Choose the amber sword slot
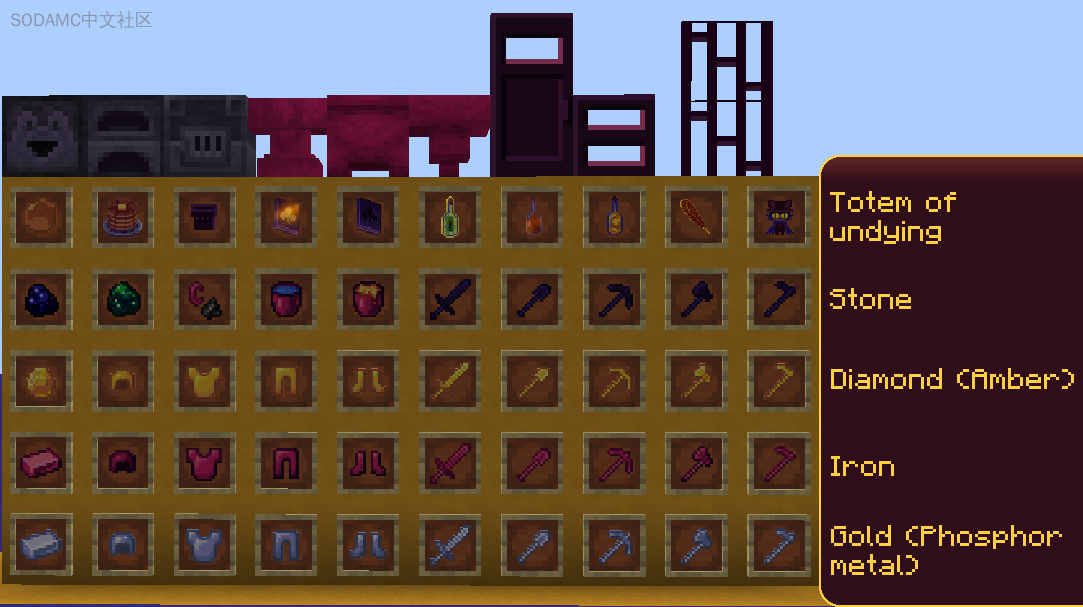 pos(451,380)
